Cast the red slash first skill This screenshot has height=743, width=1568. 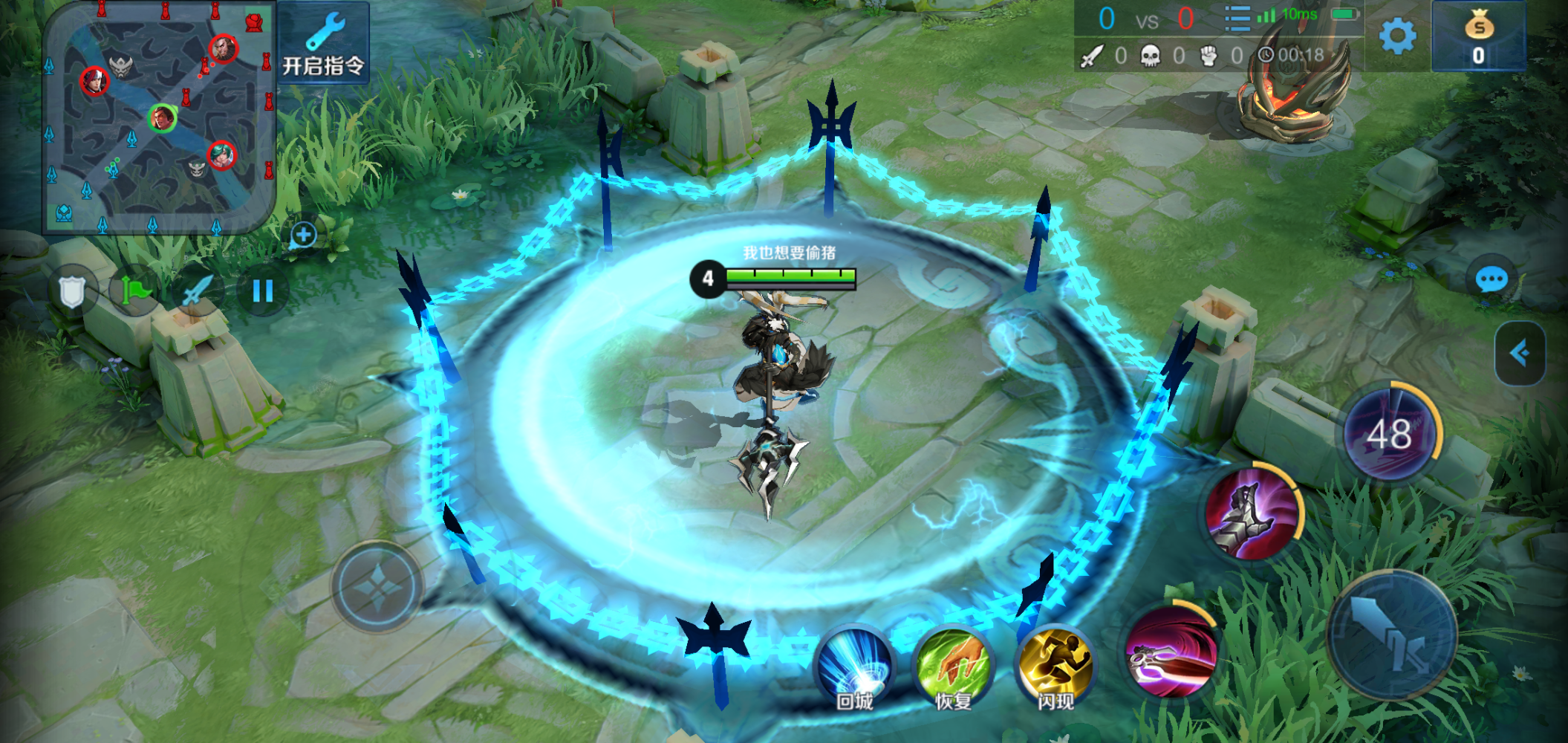click(x=1171, y=652)
